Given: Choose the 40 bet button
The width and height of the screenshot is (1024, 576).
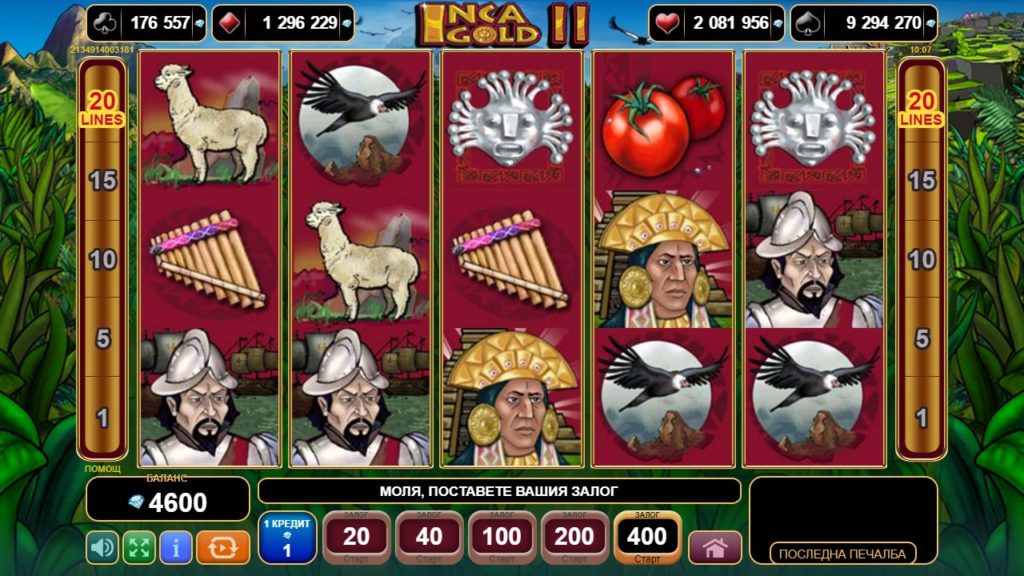Looking at the screenshot, I should tap(429, 538).
